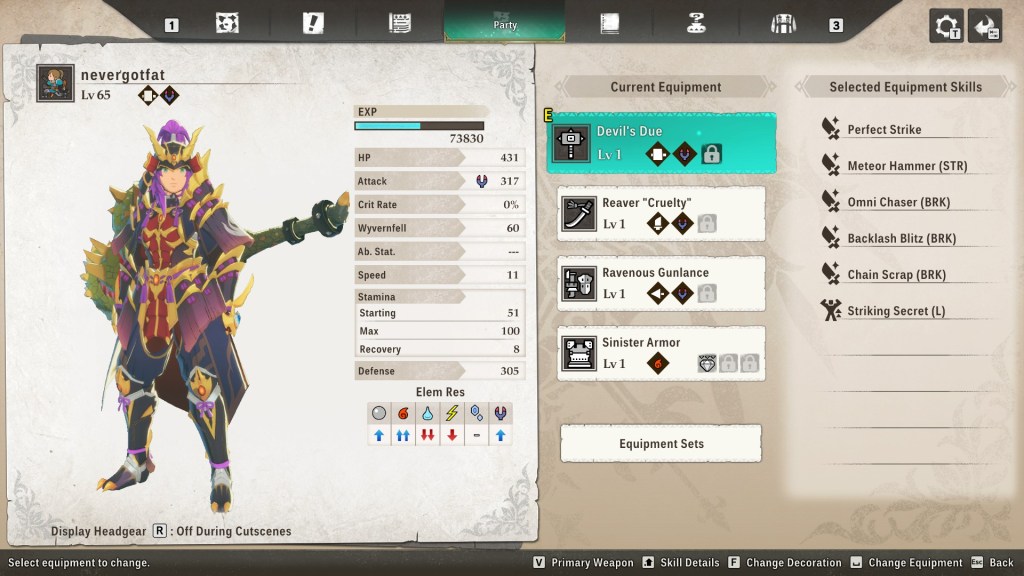Switch to the book tab

pyautogui.click(x=610, y=23)
